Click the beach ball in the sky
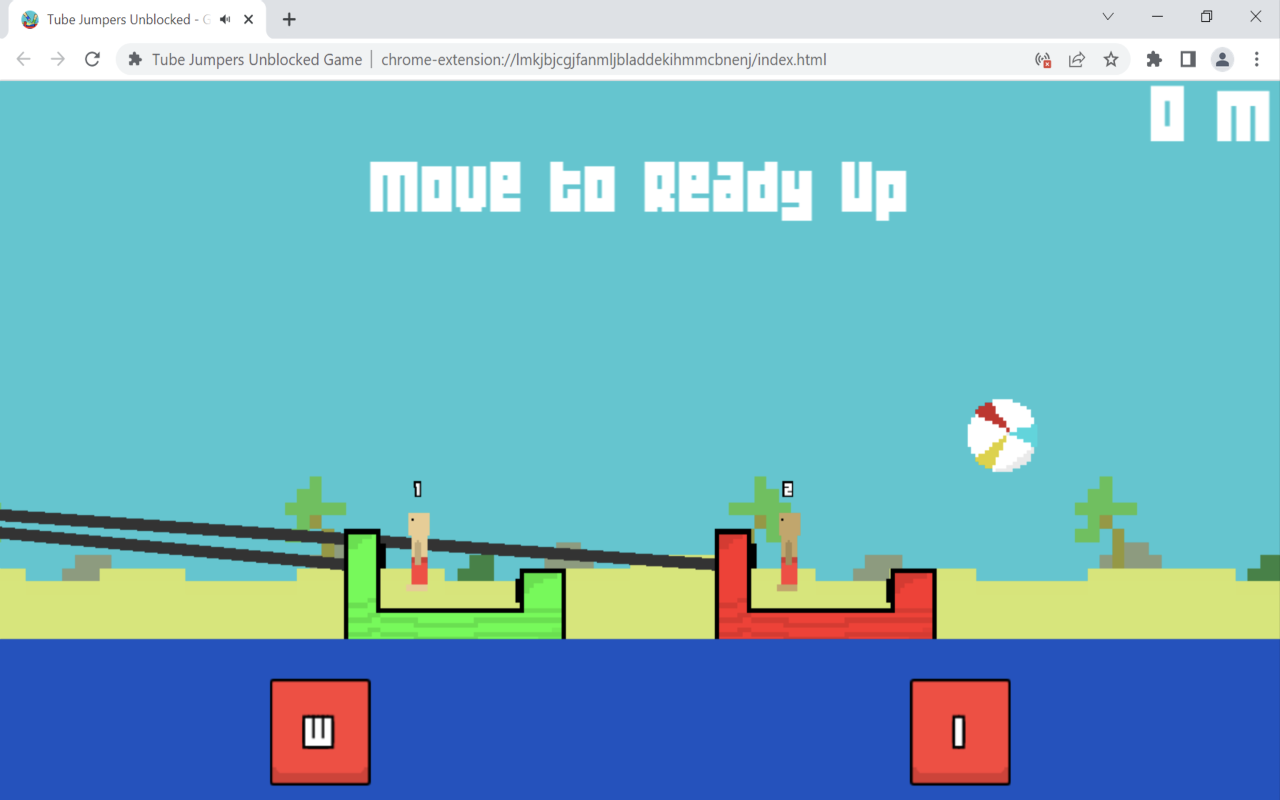Viewport: 1280px width, 800px height. (1001, 433)
